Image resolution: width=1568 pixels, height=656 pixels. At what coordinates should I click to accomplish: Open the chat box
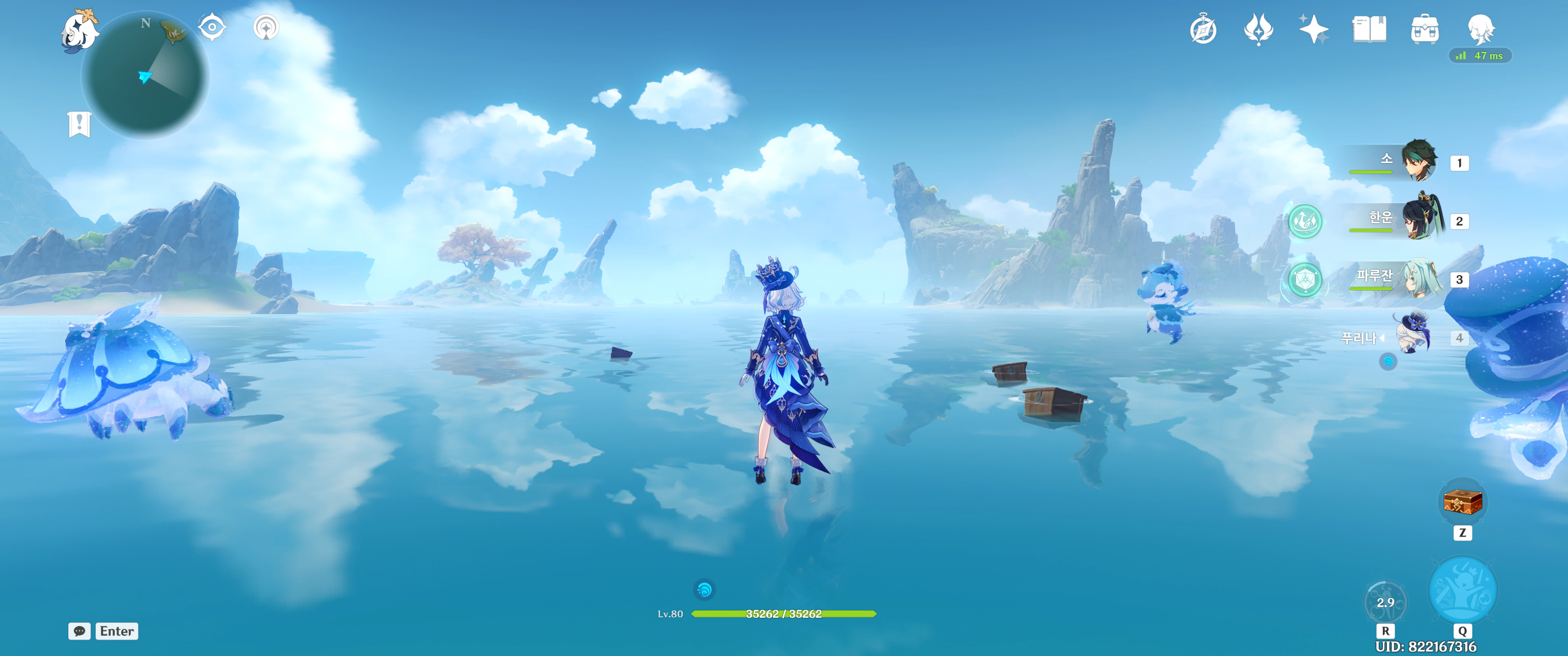tap(80, 631)
